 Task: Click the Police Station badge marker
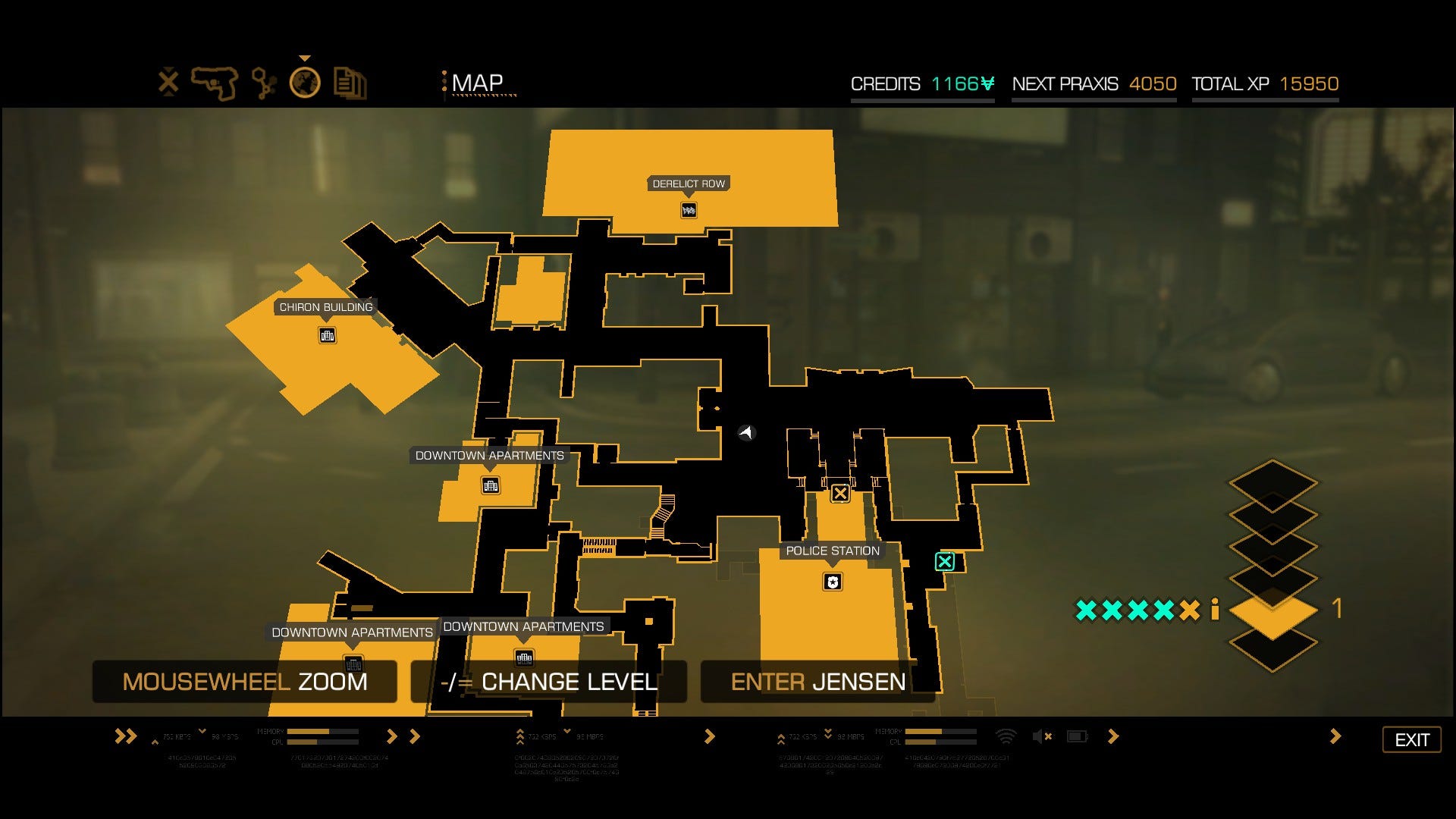click(x=833, y=582)
